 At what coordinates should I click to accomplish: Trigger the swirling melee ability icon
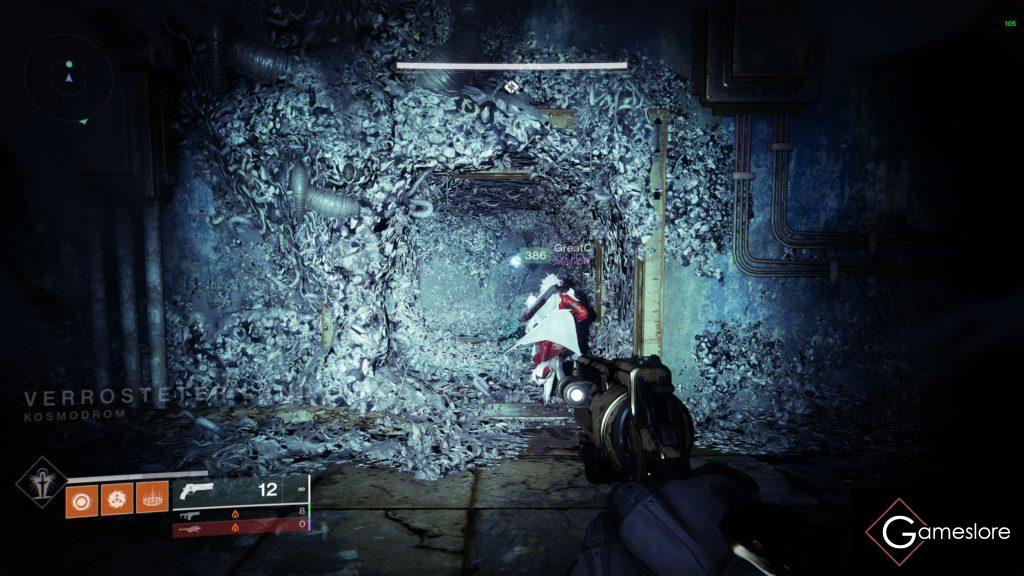[x=116, y=497]
